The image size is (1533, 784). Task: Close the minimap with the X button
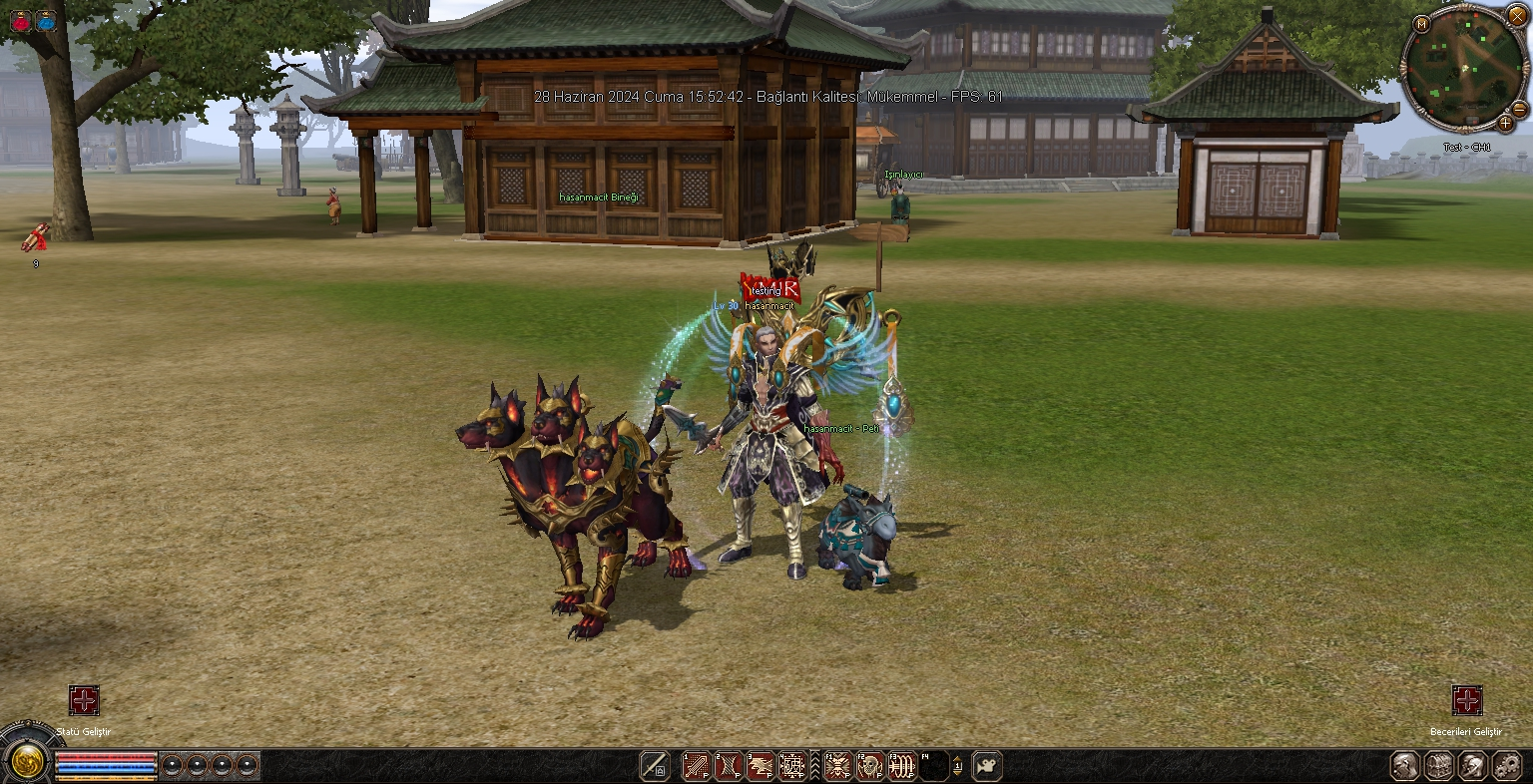[1517, 16]
